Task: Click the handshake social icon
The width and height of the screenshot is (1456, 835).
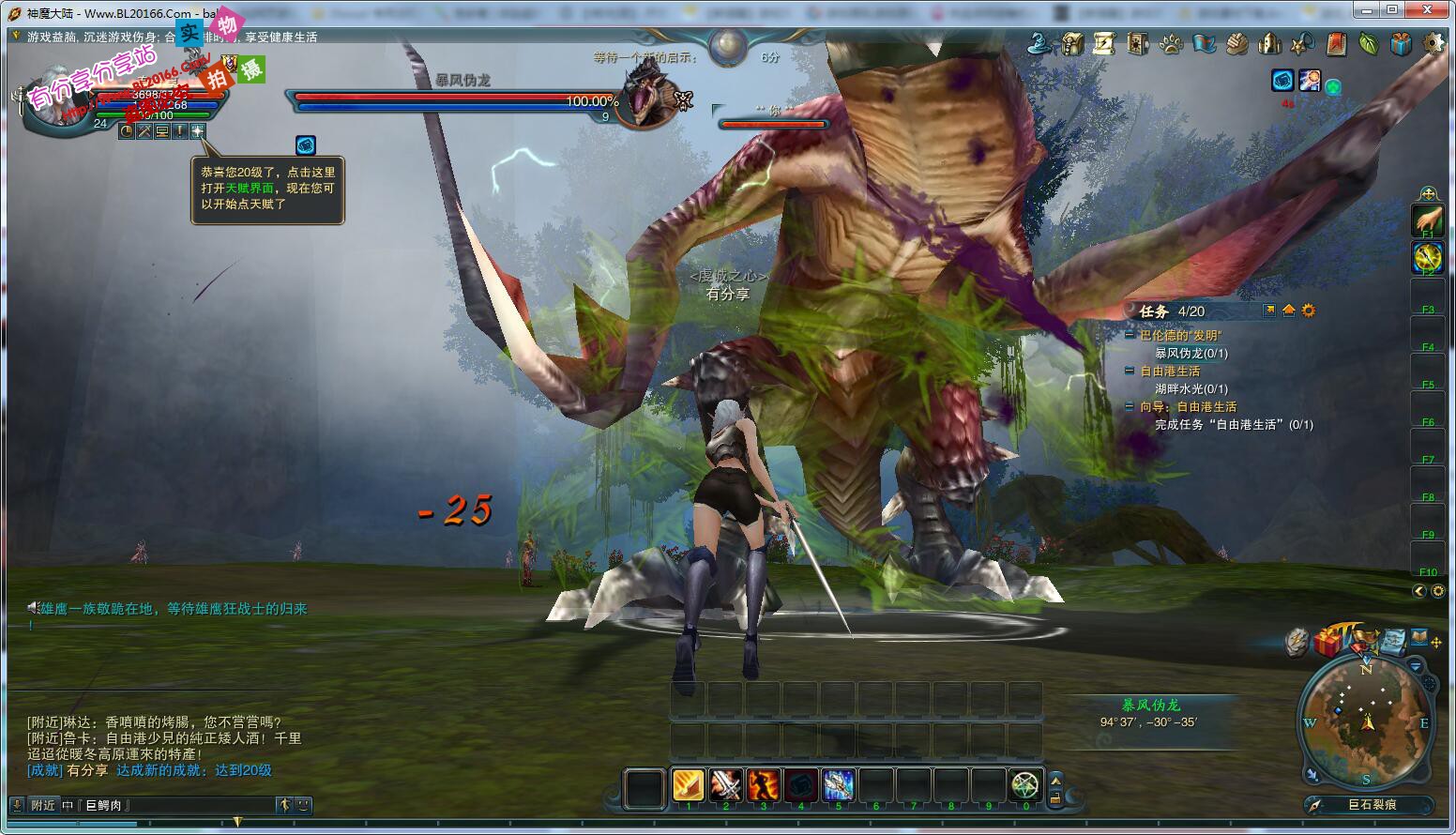Action: pyautogui.click(x=1236, y=43)
